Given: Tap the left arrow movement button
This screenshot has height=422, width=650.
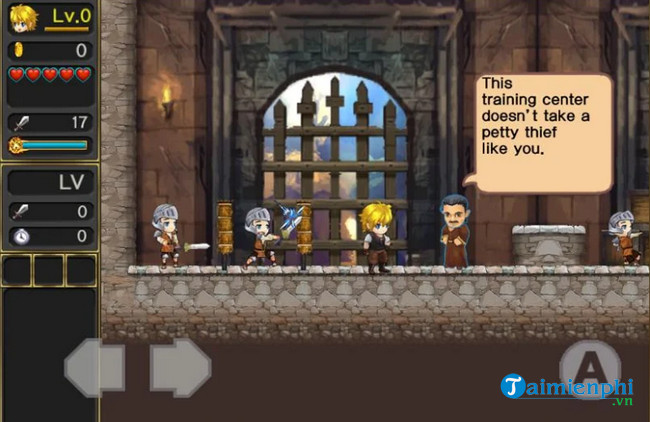Looking at the screenshot, I should tap(95, 368).
